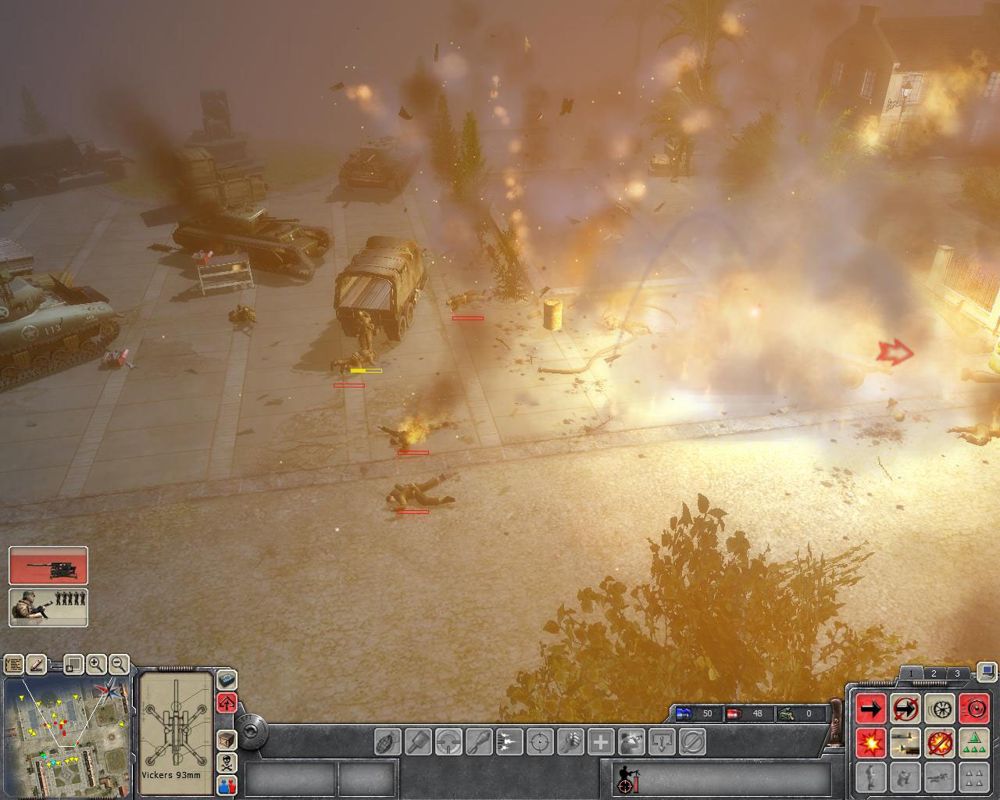The height and width of the screenshot is (800, 1000).
Task: Select the crosshair targeting action
Action: coord(540,742)
